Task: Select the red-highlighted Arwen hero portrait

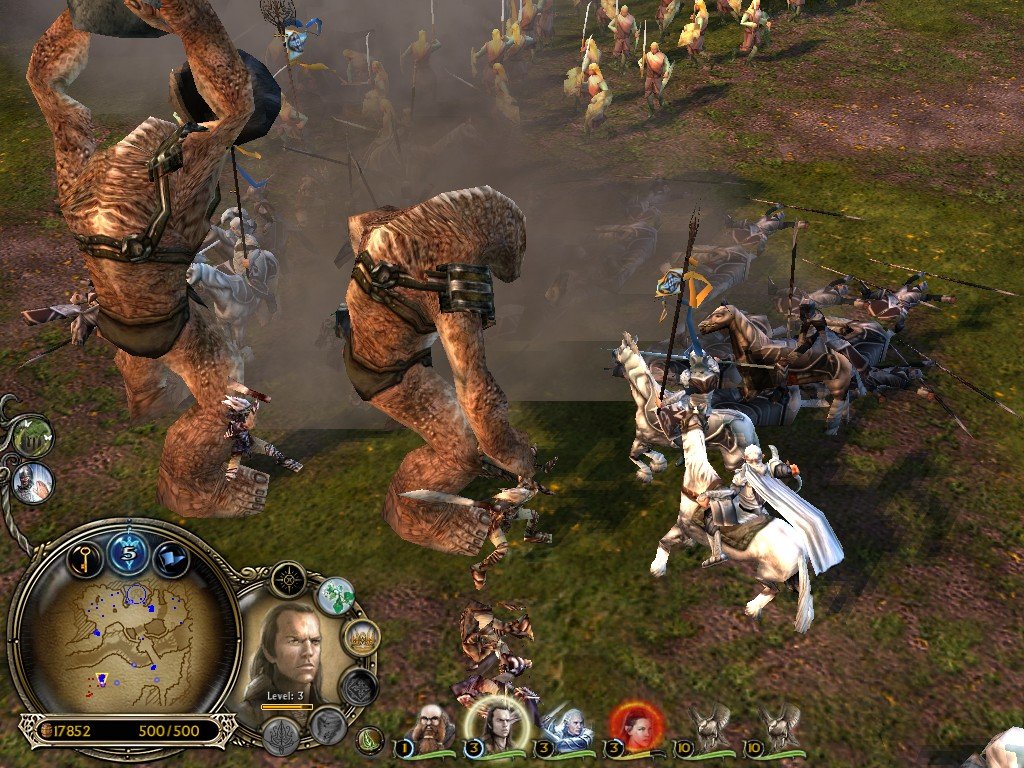Action: [x=636, y=728]
